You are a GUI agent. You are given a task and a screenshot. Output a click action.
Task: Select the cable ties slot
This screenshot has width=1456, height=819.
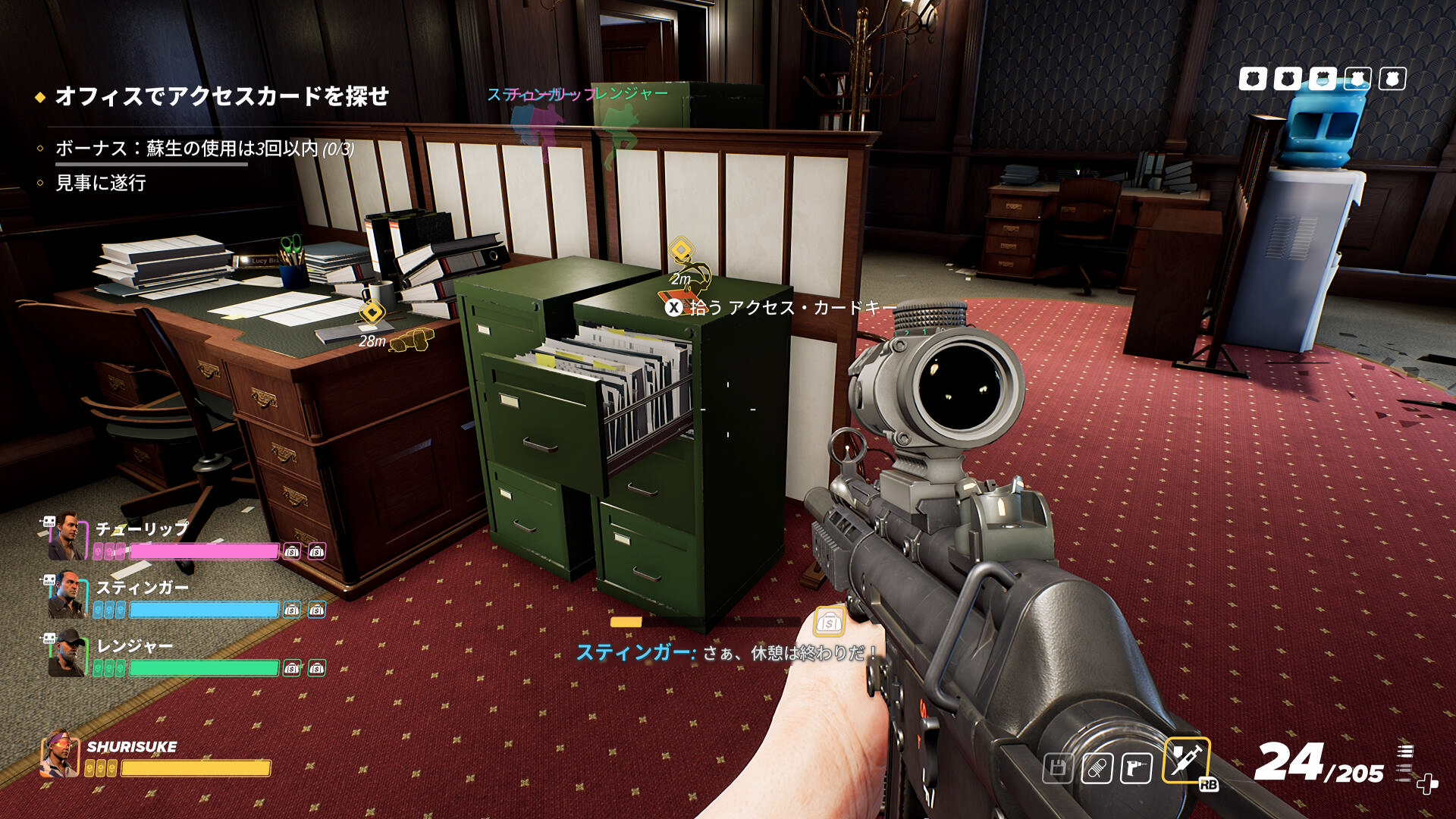coord(1097,768)
